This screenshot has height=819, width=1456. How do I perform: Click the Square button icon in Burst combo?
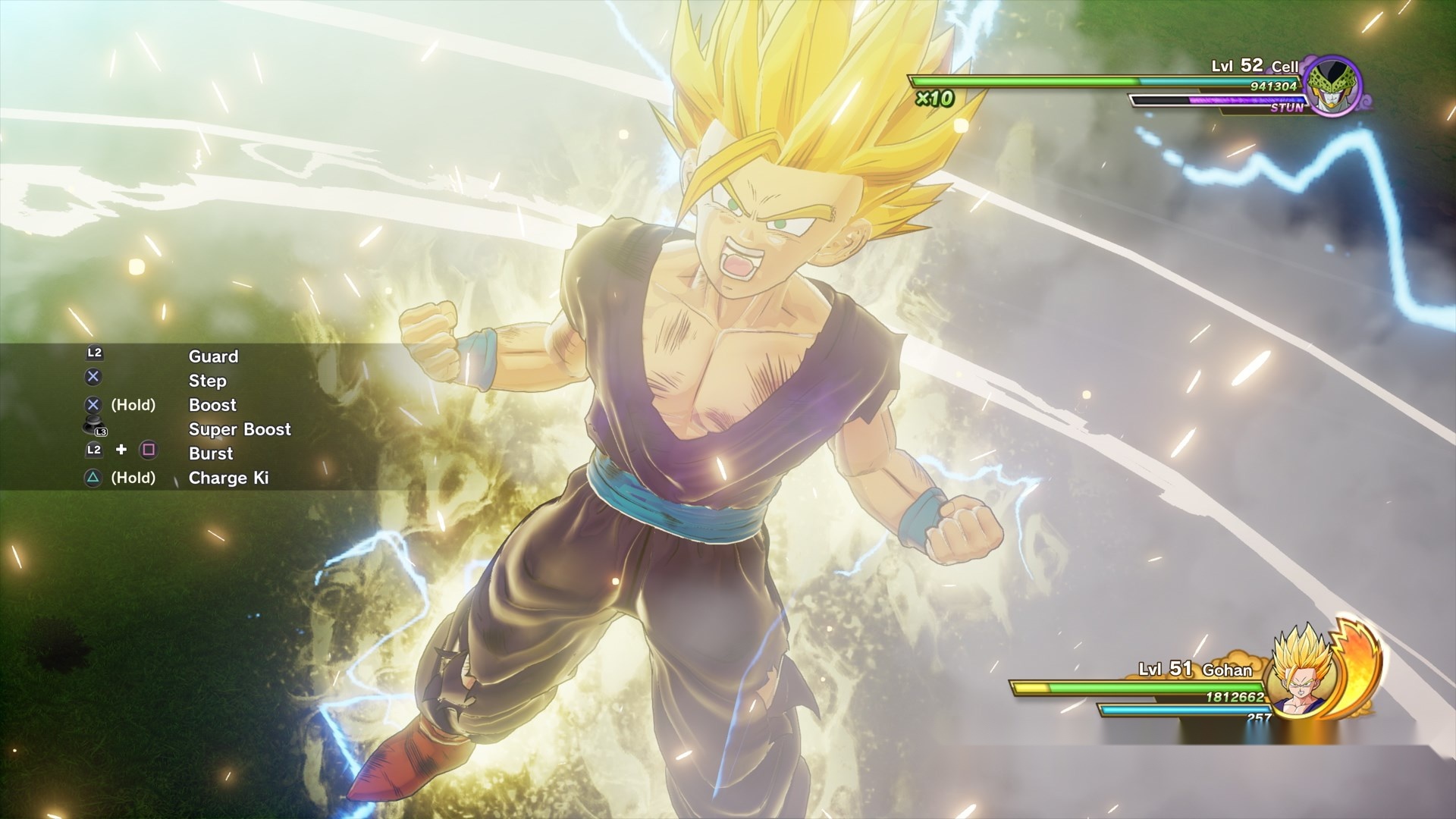pos(149,451)
